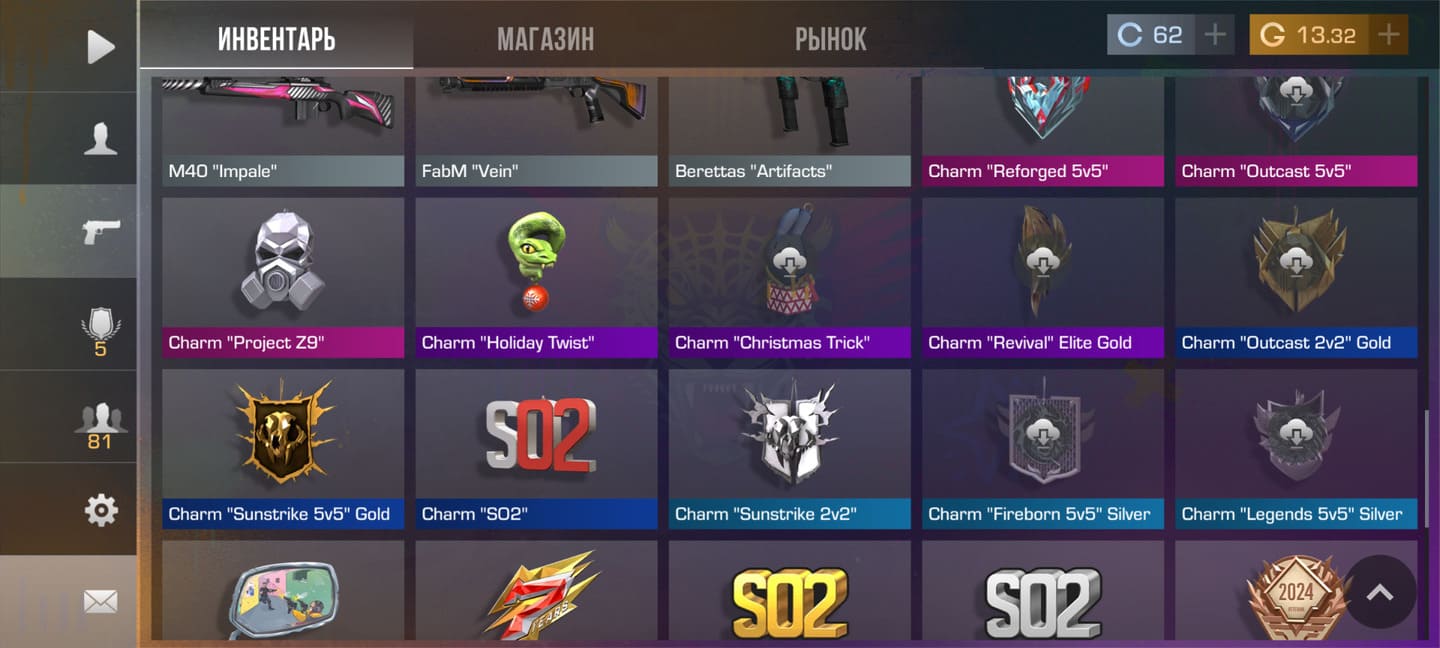
Task: Tap the play arrow in sidebar
Action: 100,46
